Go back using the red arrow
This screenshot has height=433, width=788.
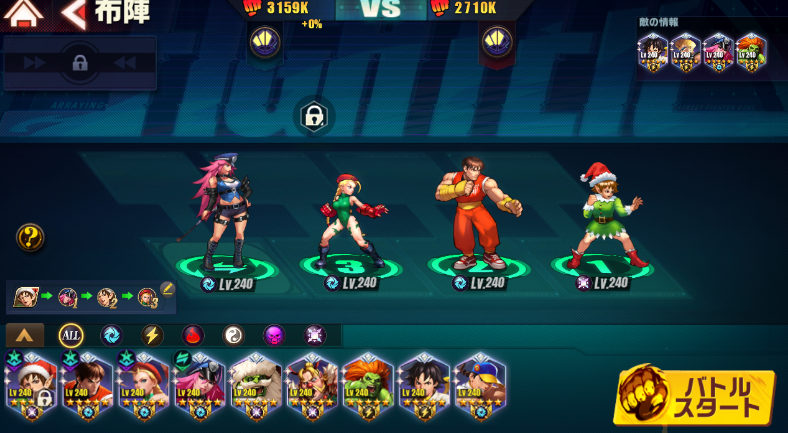(x=73, y=14)
